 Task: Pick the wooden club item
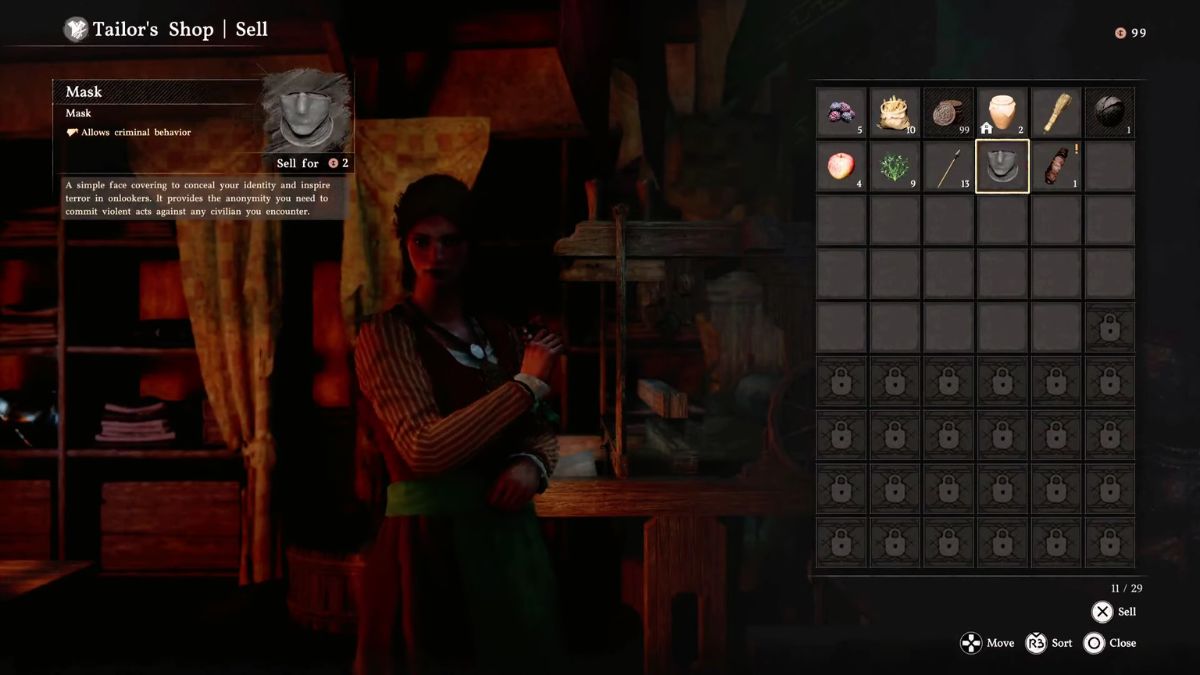pos(1056,113)
